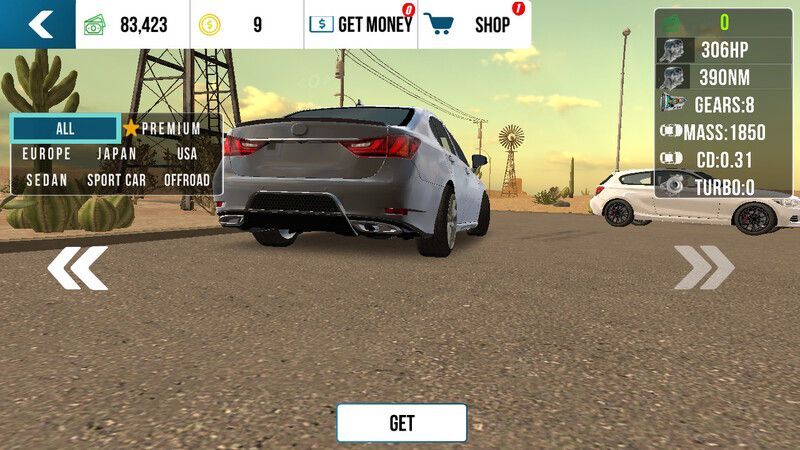
Task: Switch to the Sedan category
Action: tap(47, 180)
